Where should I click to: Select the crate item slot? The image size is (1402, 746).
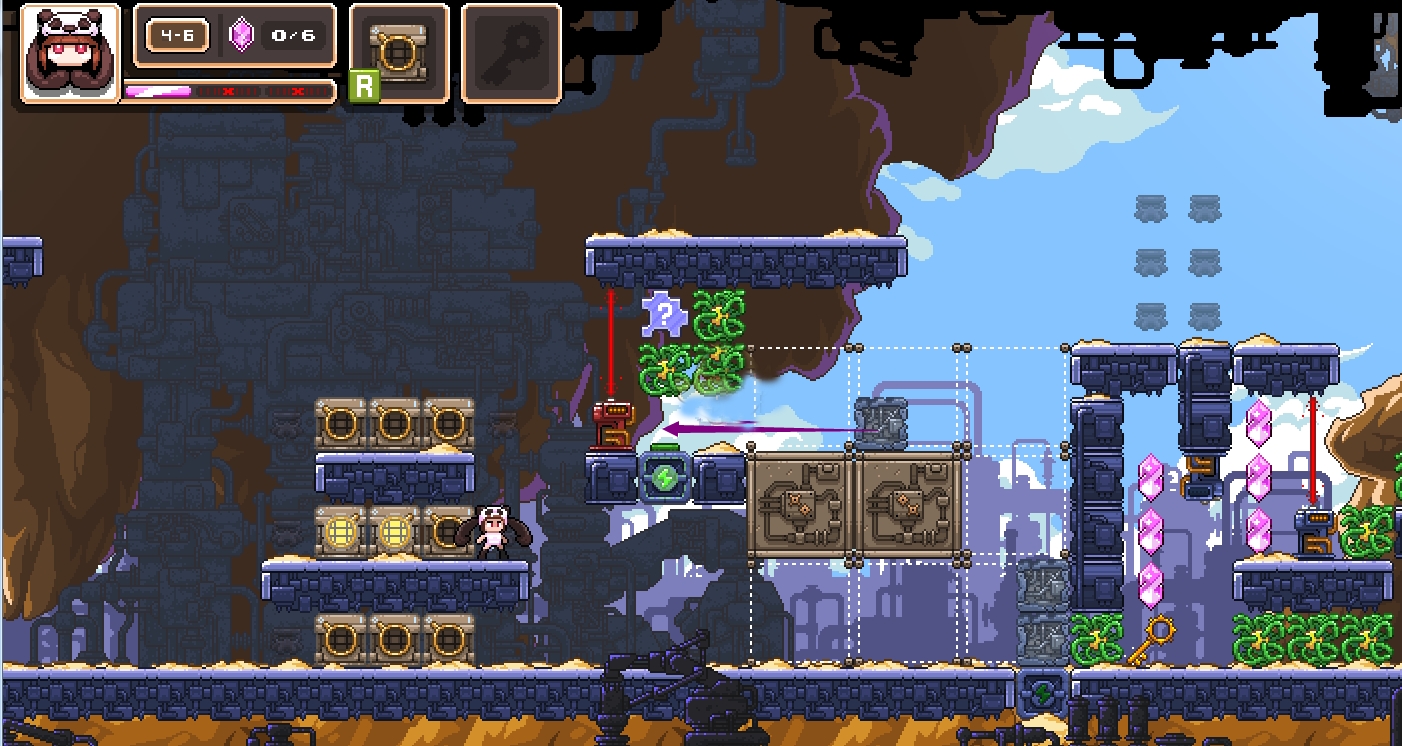(399, 52)
